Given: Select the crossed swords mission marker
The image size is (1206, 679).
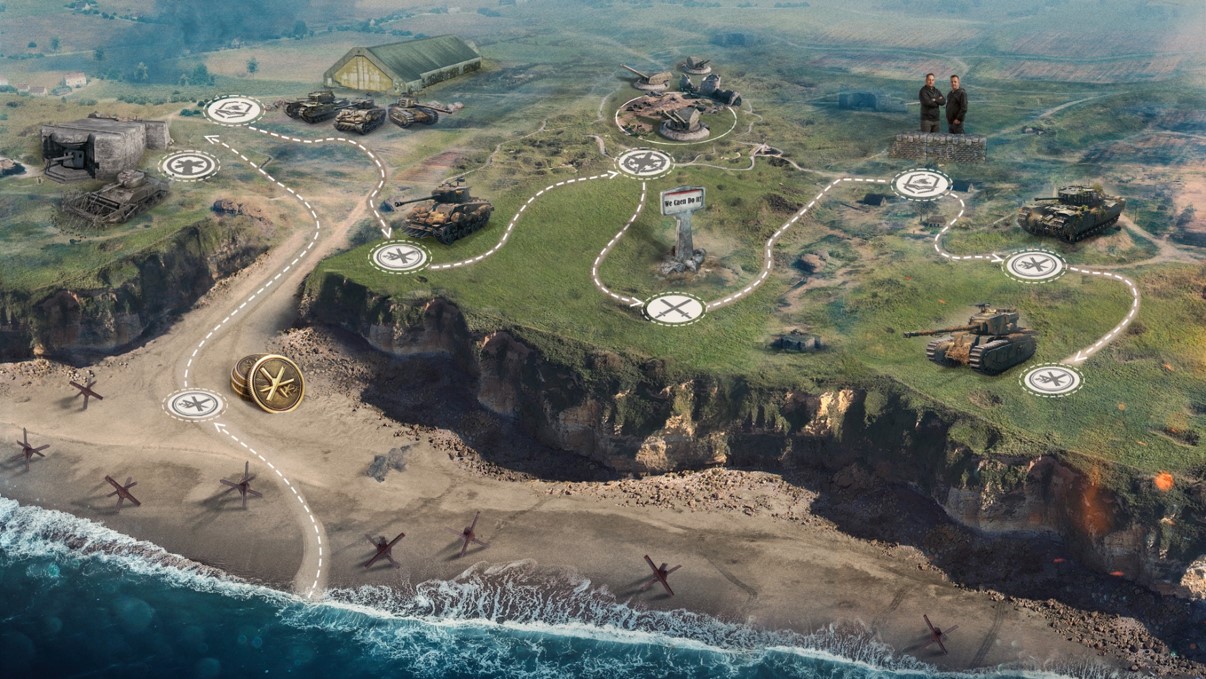Looking at the screenshot, I should [674, 308].
